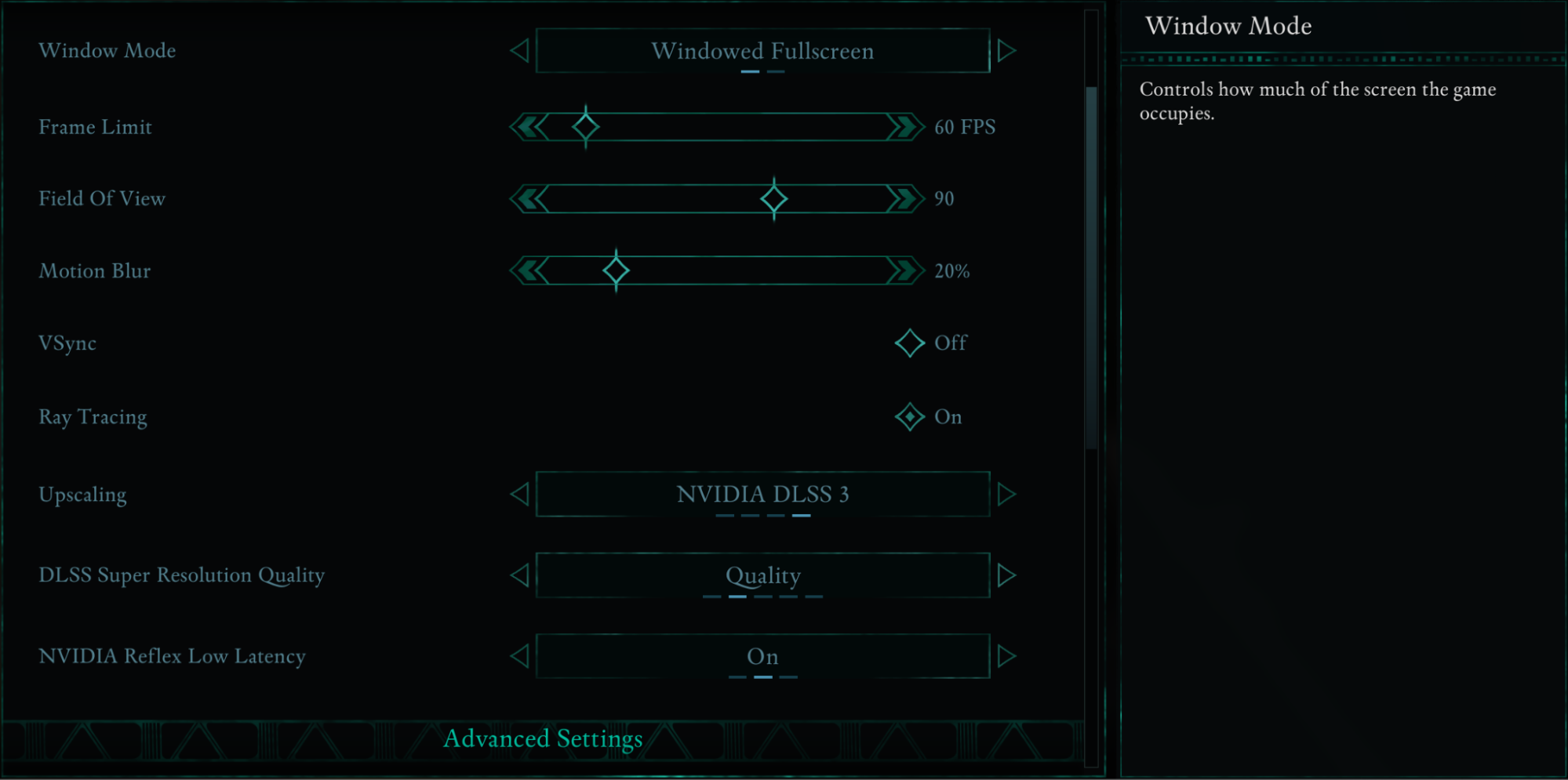Image resolution: width=1568 pixels, height=780 pixels.
Task: Enable VSync
Action: [909, 343]
